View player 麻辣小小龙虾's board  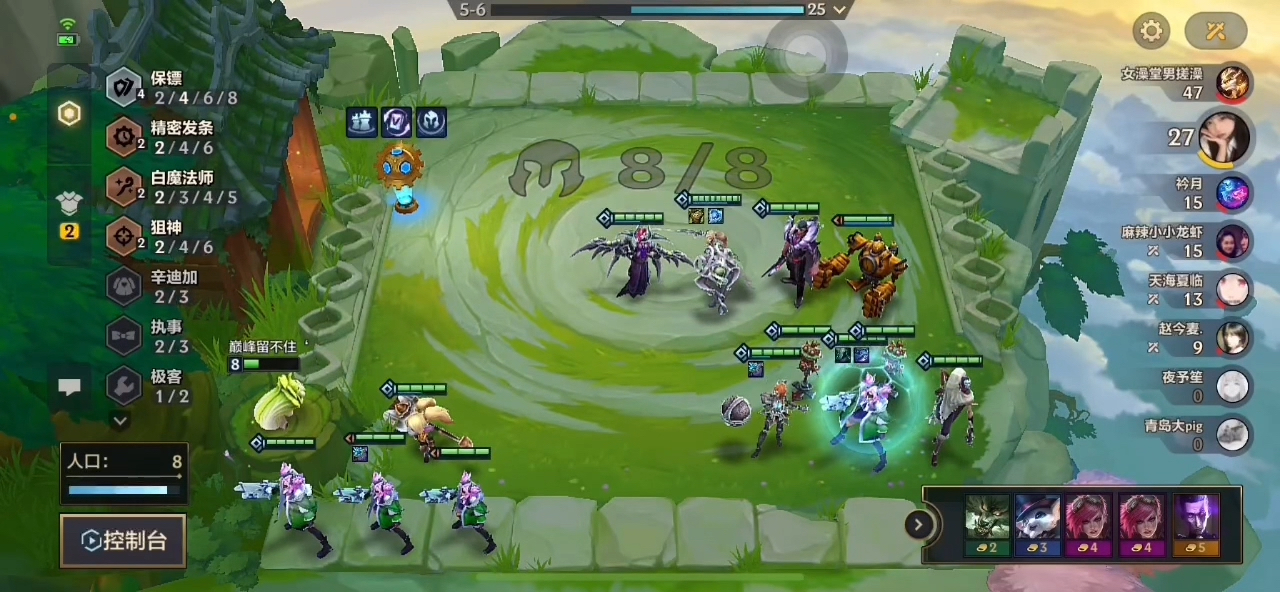pos(1231,241)
